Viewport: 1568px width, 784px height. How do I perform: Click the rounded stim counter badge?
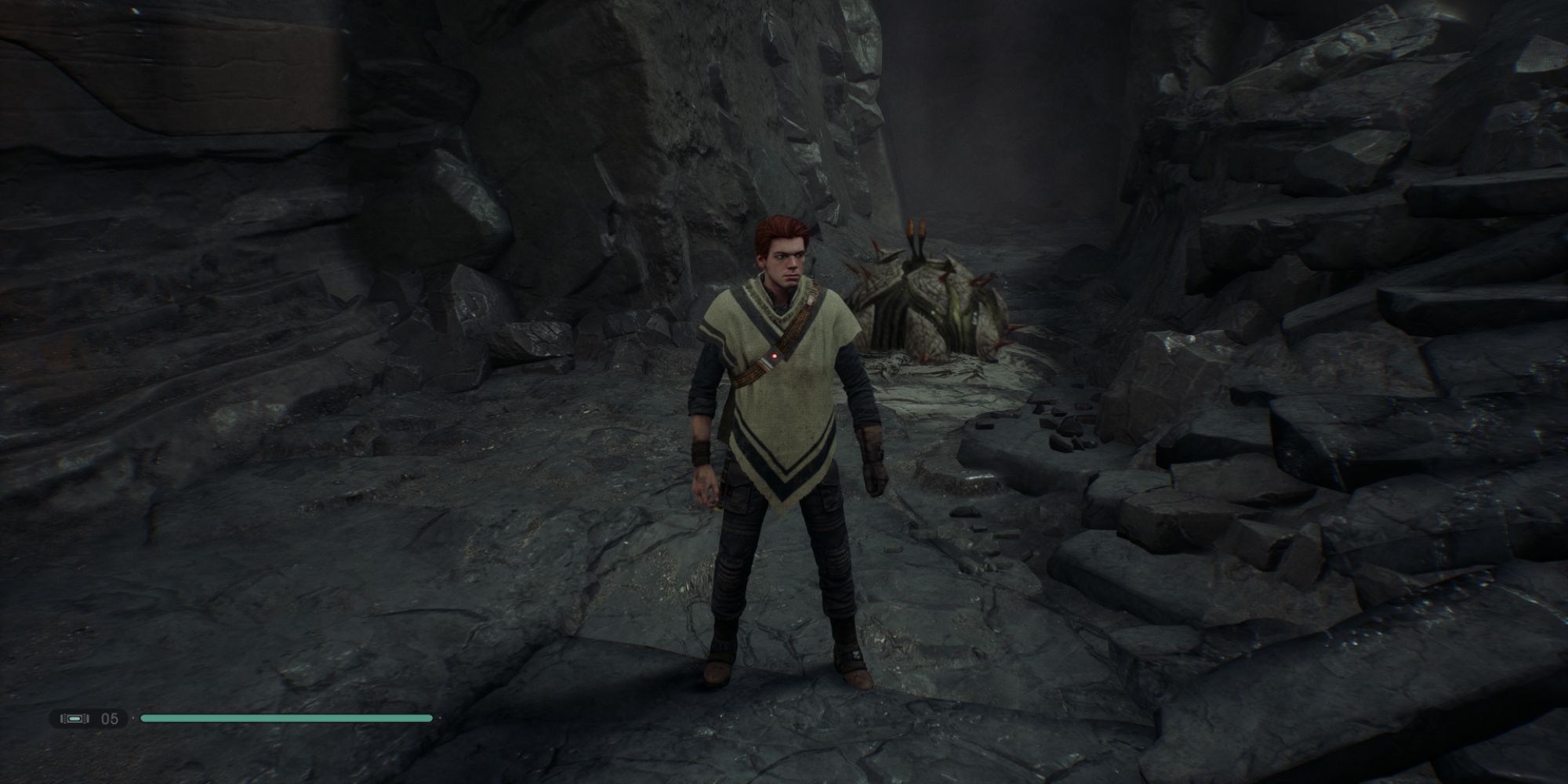coord(89,717)
